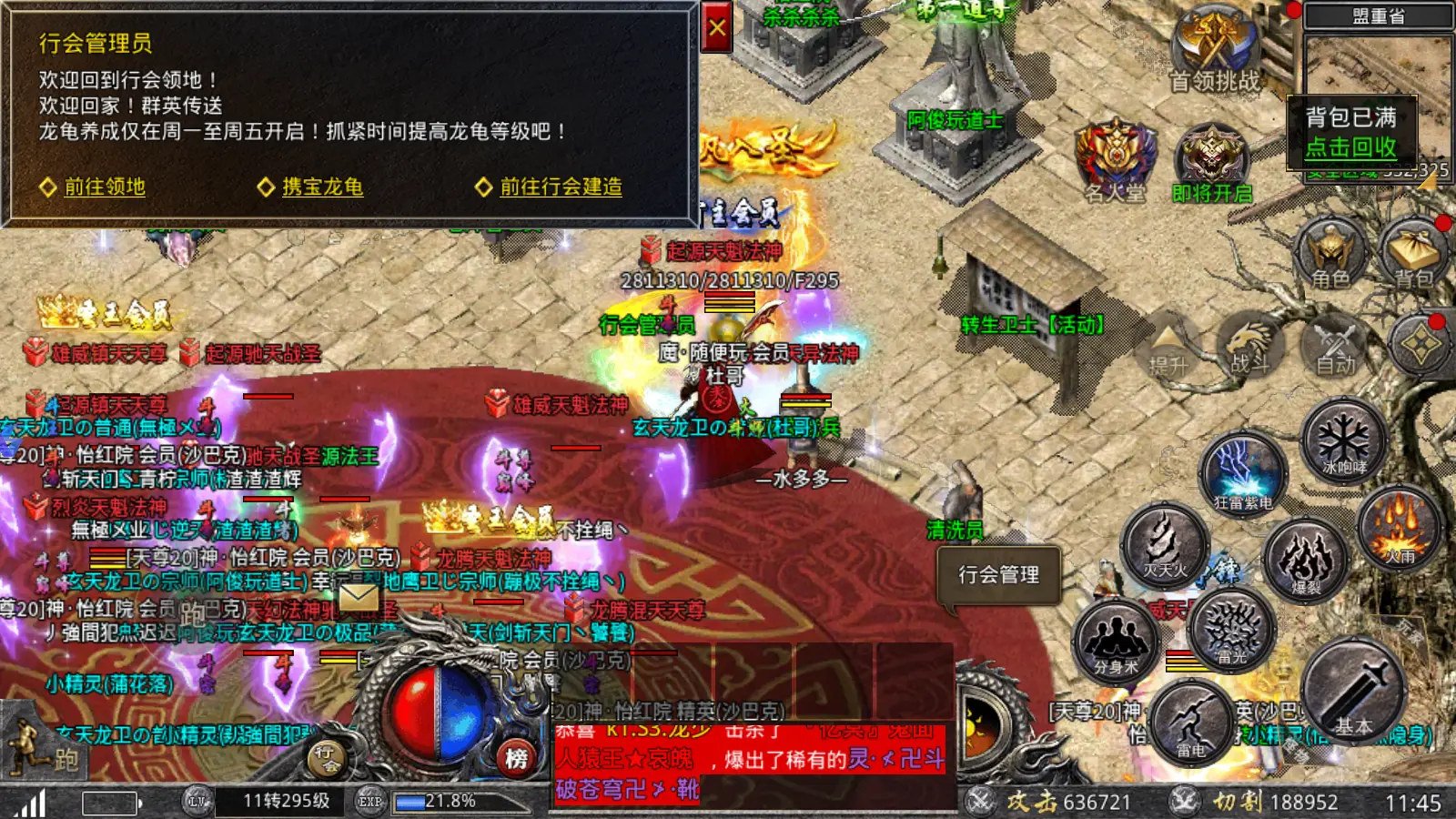Select the 携宝龙龟 dialogue option
Screen dimensions: 1456x819
click(322, 187)
